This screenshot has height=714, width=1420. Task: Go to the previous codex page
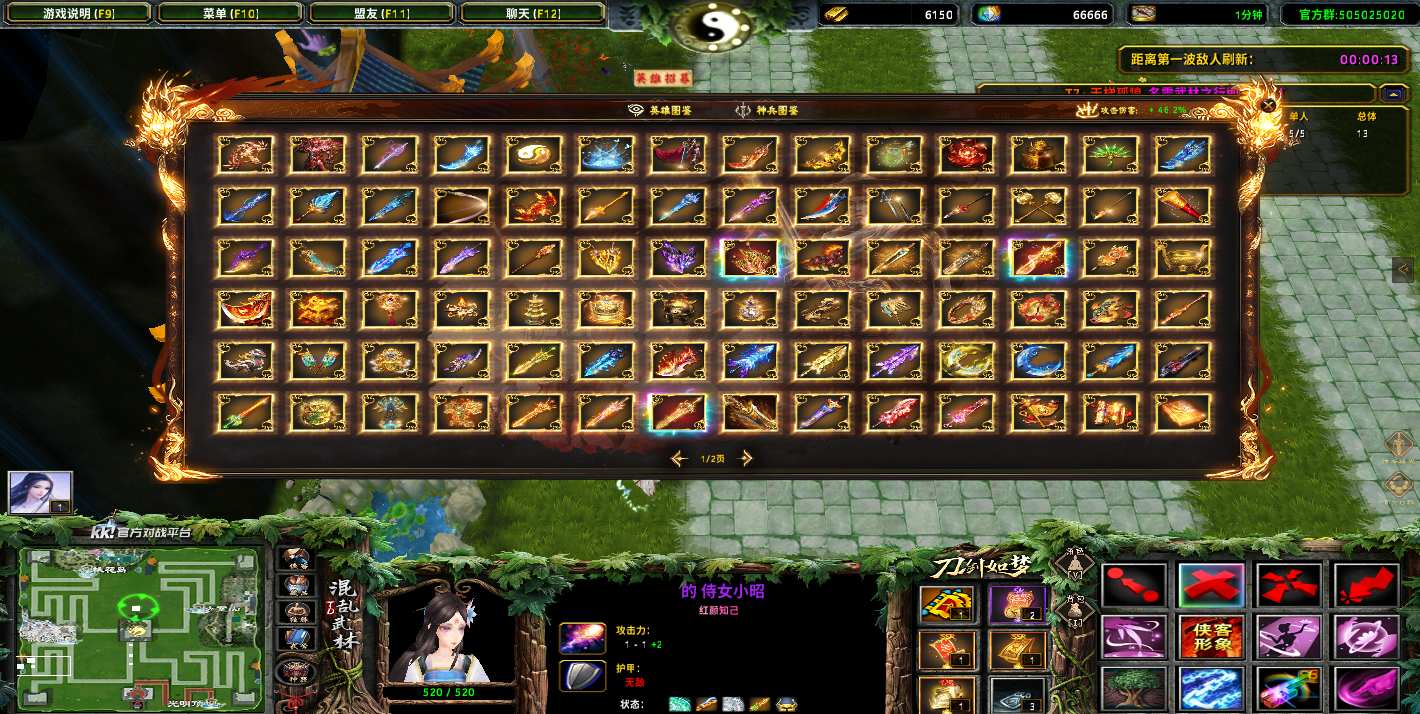[680, 459]
